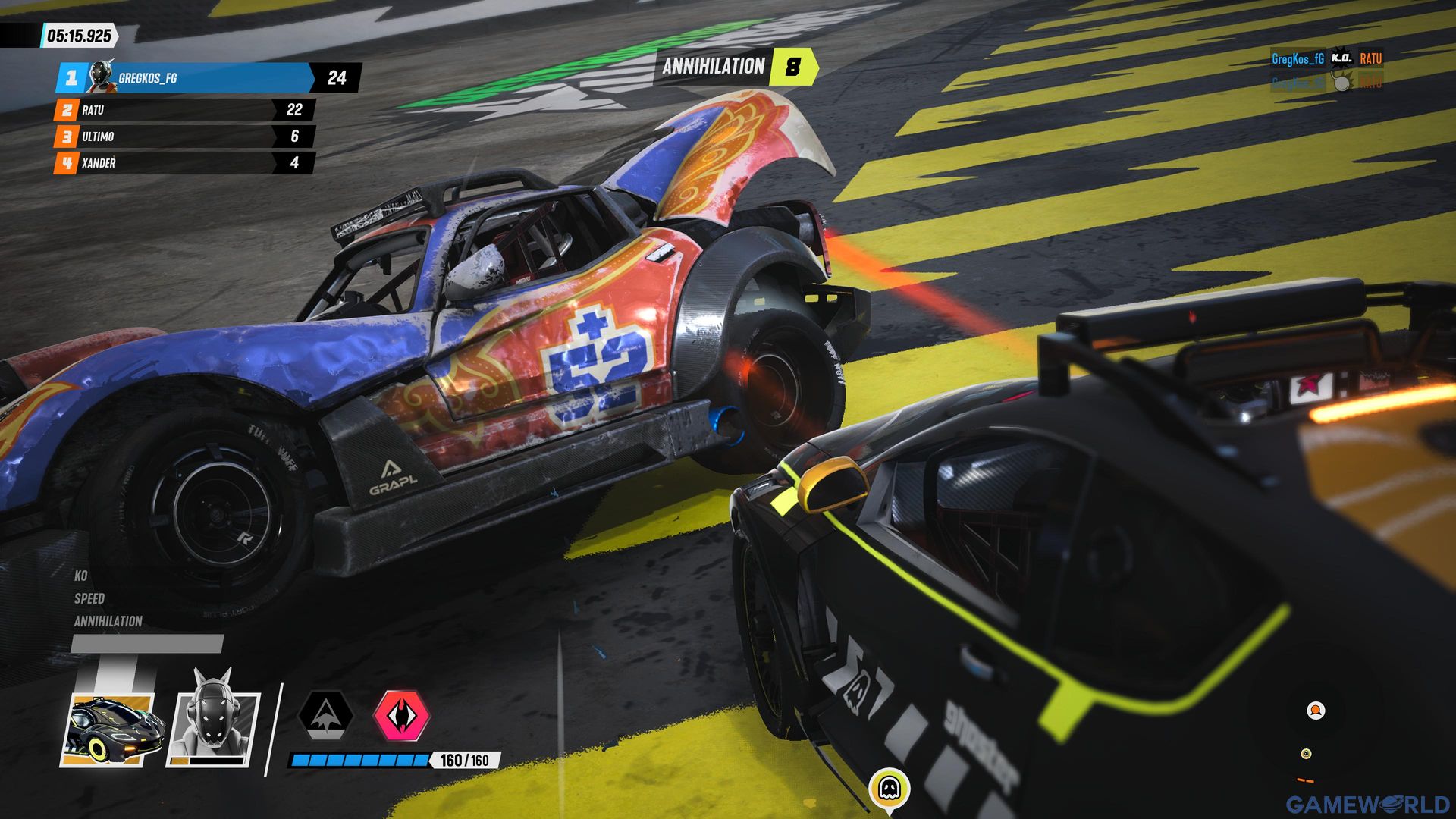Click RATU's leaderboard row
The width and height of the screenshot is (1456, 819).
point(184,110)
